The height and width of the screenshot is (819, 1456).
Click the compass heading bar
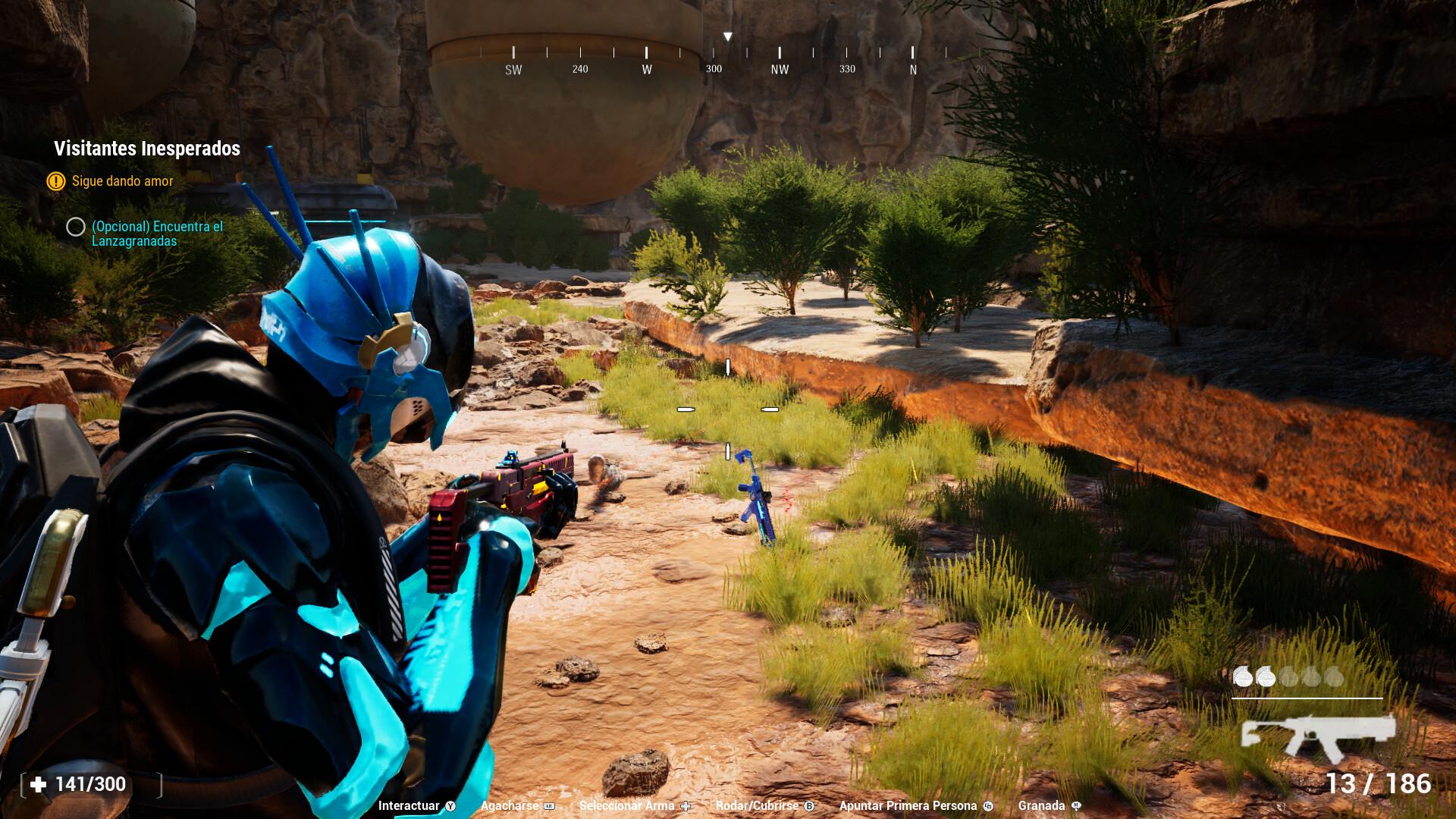(x=728, y=60)
